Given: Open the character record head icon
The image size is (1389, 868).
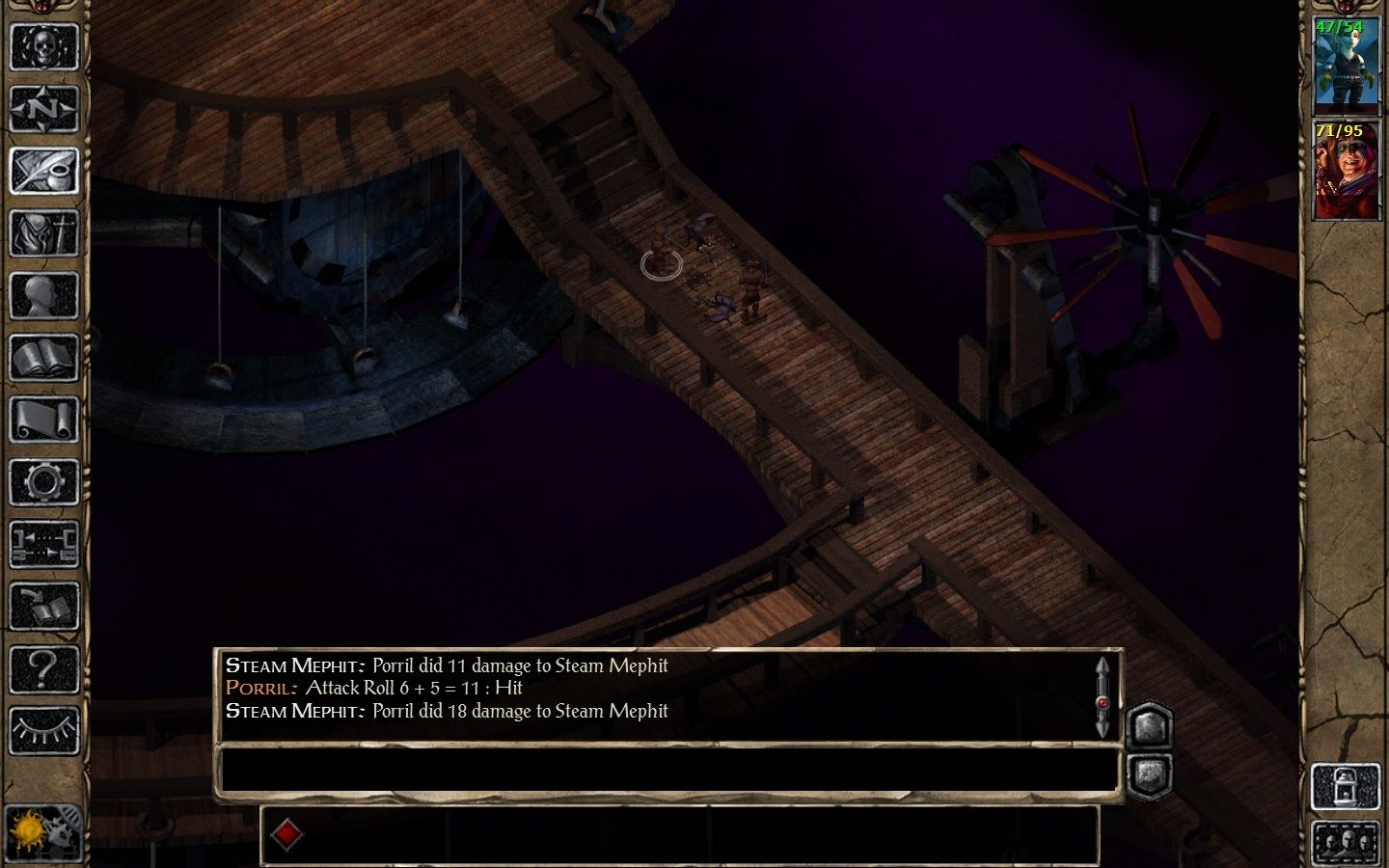Looking at the screenshot, I should 43,295.
